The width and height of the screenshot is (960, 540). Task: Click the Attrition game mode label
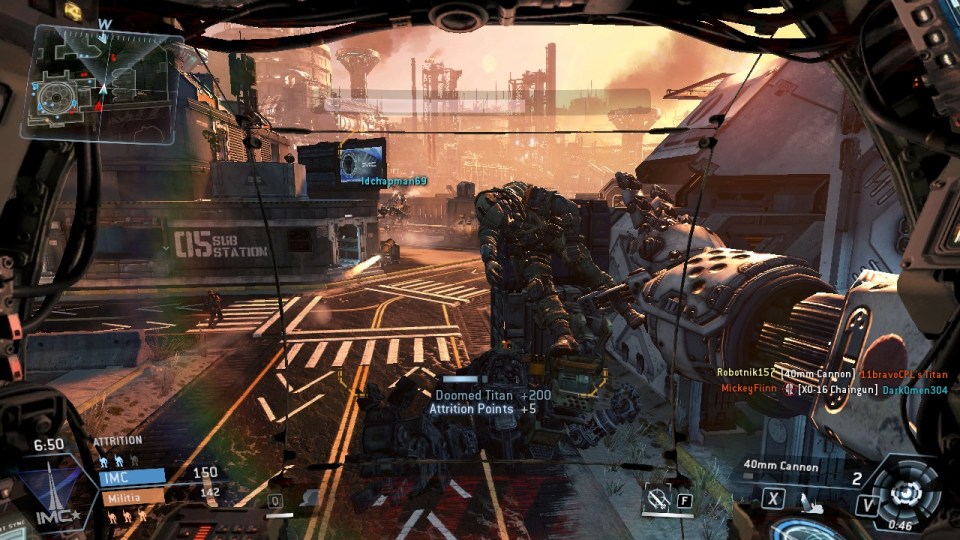coord(118,440)
